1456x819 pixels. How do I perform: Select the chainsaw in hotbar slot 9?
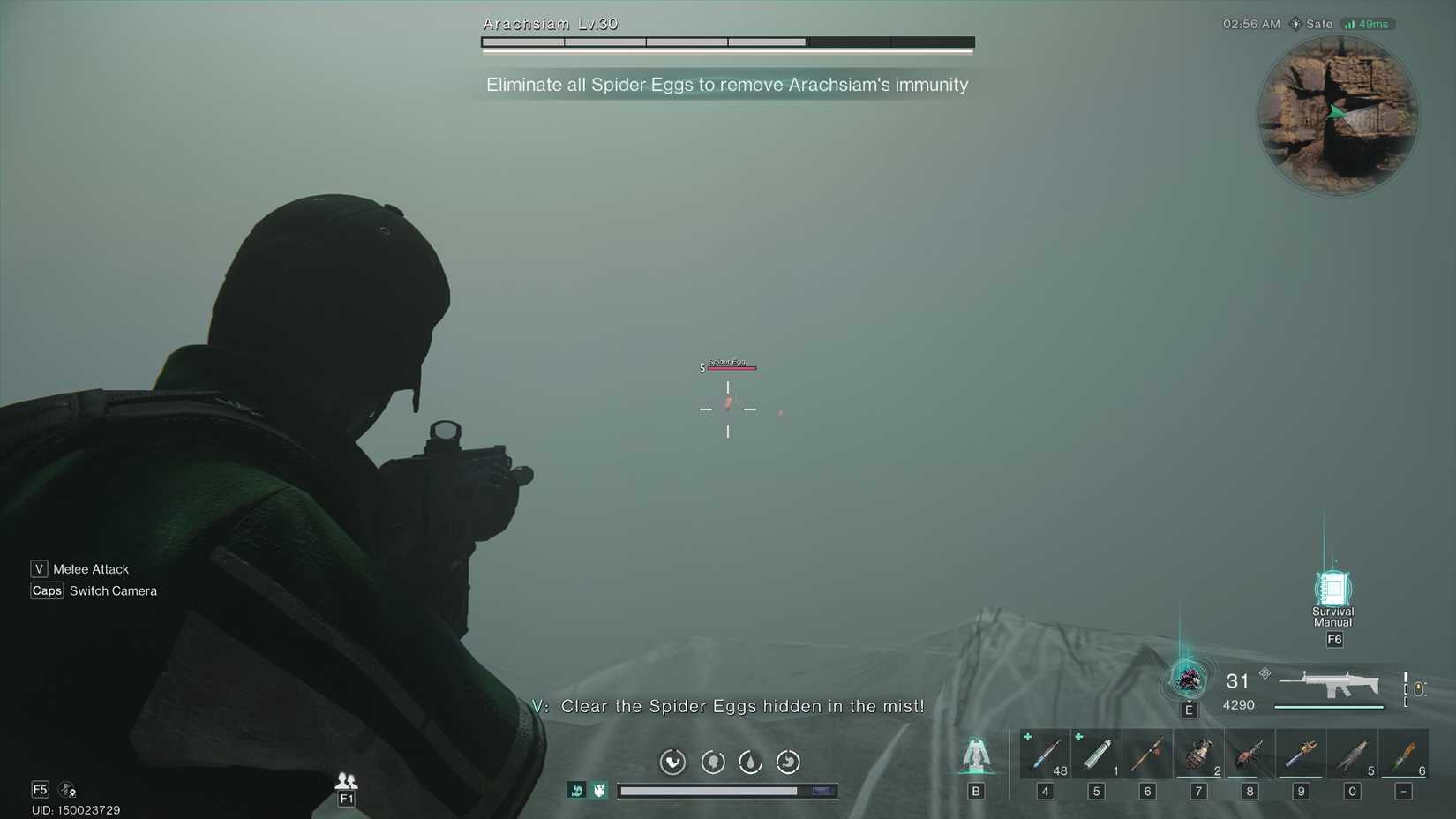click(x=1301, y=755)
